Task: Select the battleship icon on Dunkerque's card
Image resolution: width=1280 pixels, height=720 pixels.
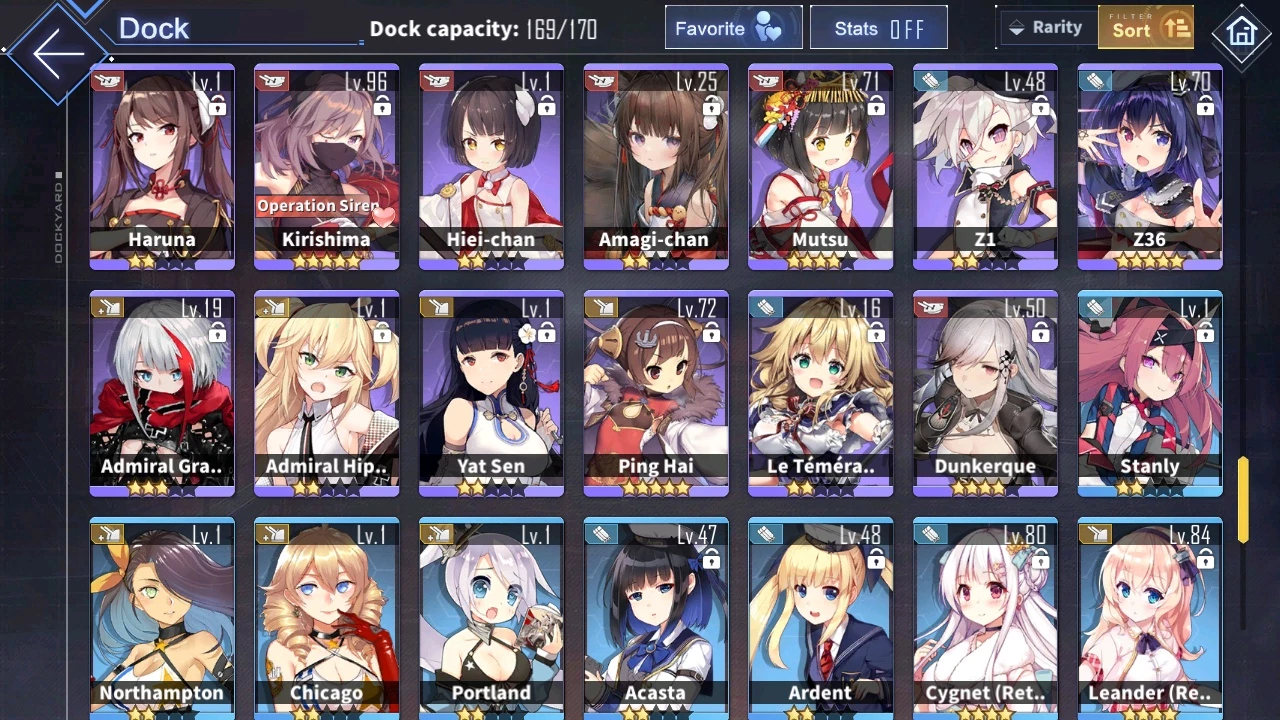Action: point(932,307)
